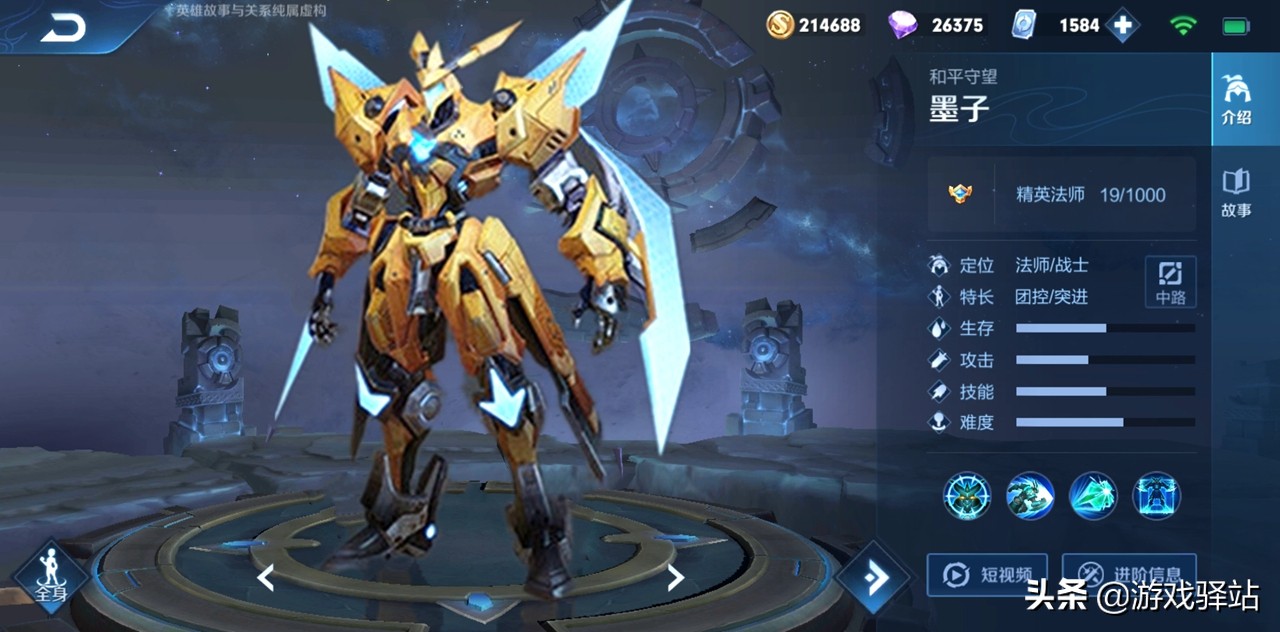This screenshot has width=1280, height=632.
Task: Click the gold coin currency icon
Action: (780, 25)
